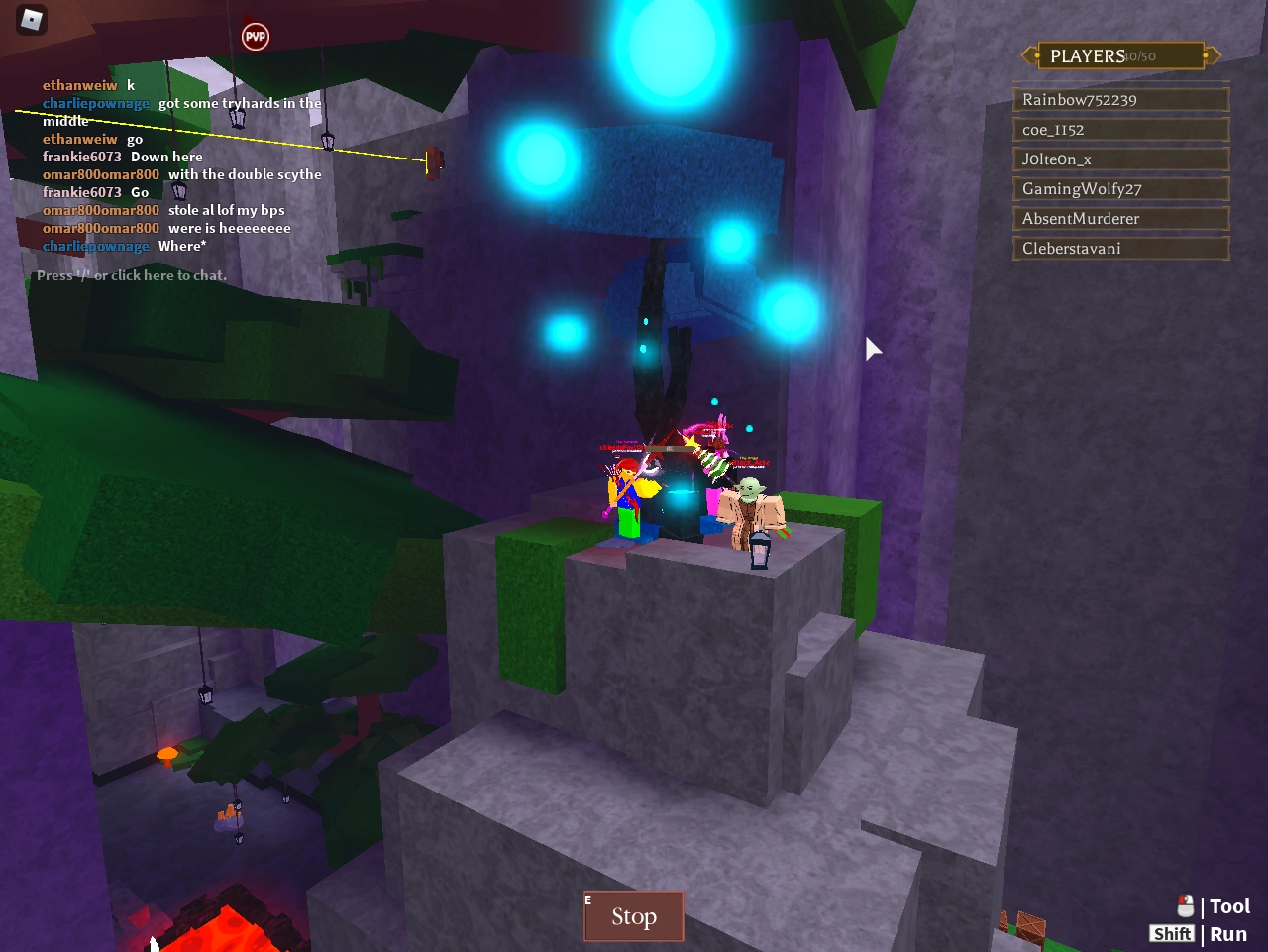1268x952 pixels.
Task: Click the mouse icon beside the Tool label
Action: tap(1185, 904)
